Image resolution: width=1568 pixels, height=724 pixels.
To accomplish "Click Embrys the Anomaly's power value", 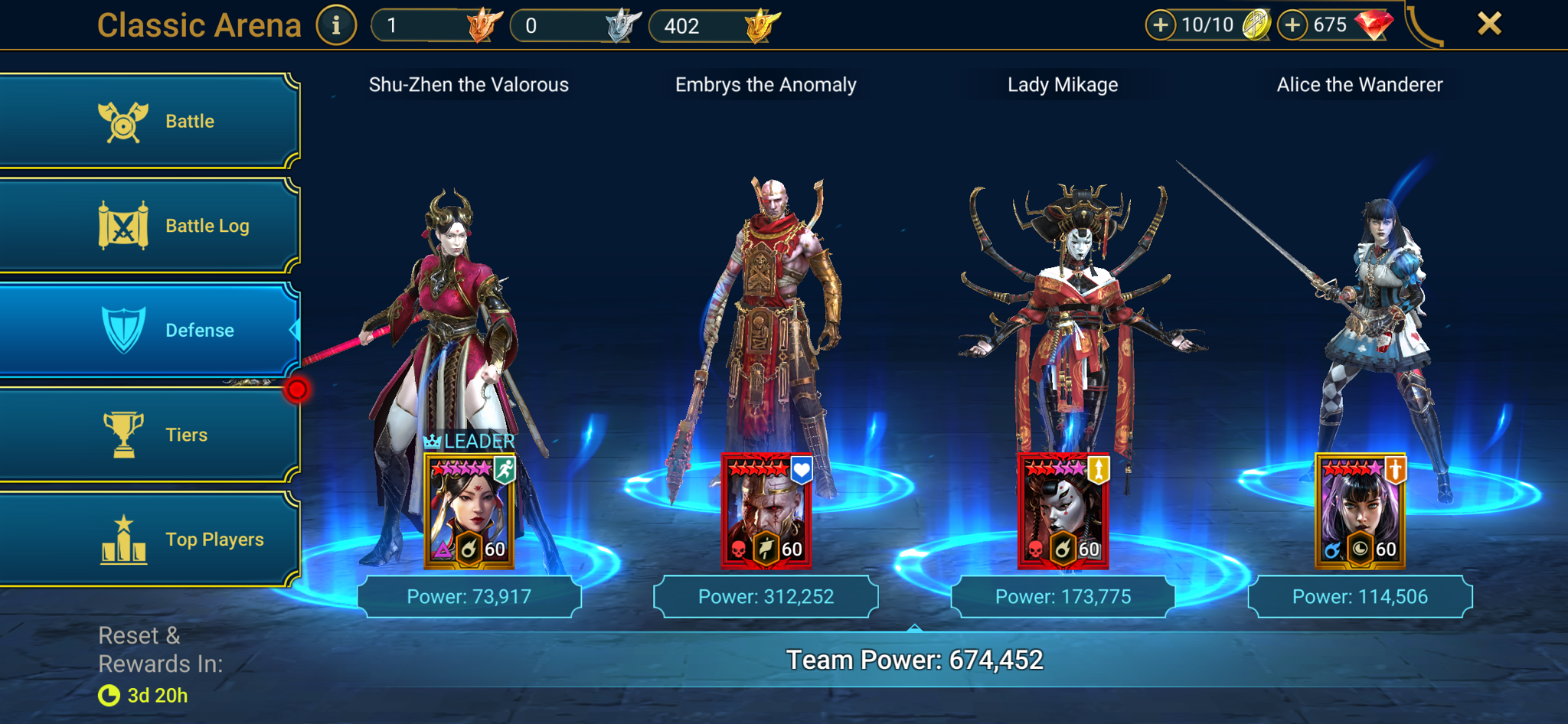I will tap(766, 596).
